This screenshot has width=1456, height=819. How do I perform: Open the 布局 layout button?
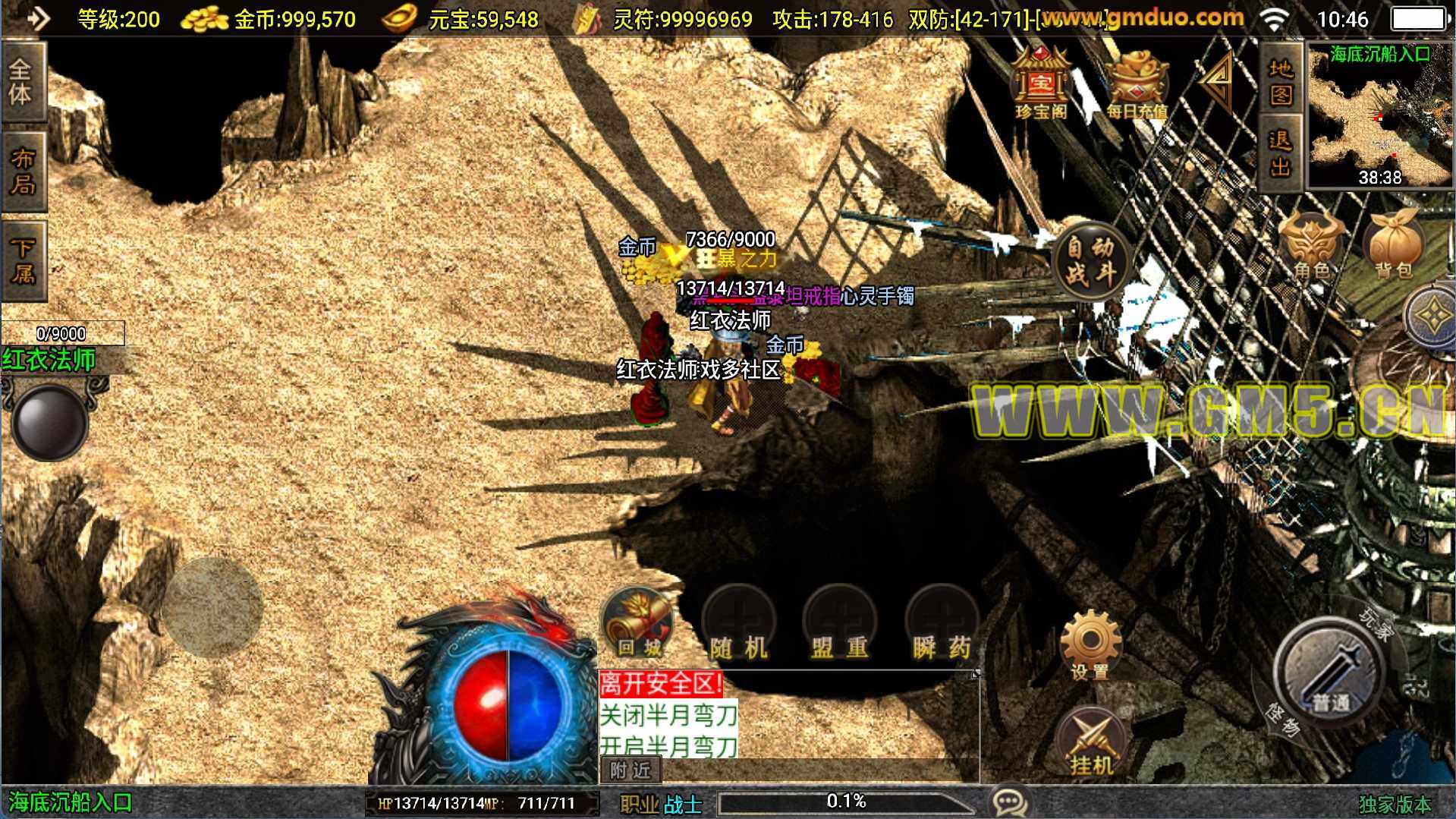23,171
